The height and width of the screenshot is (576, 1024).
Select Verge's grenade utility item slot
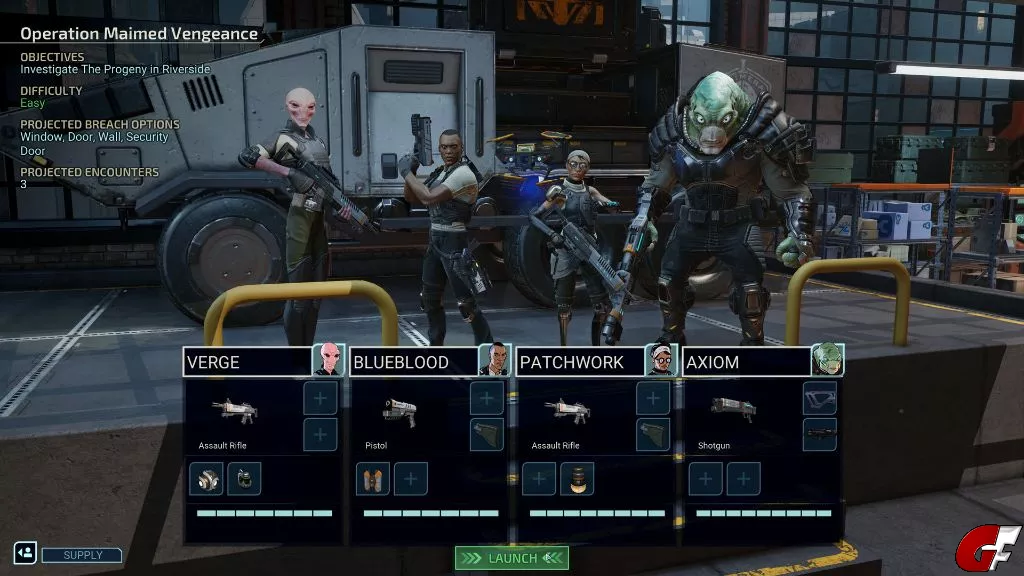coord(244,479)
